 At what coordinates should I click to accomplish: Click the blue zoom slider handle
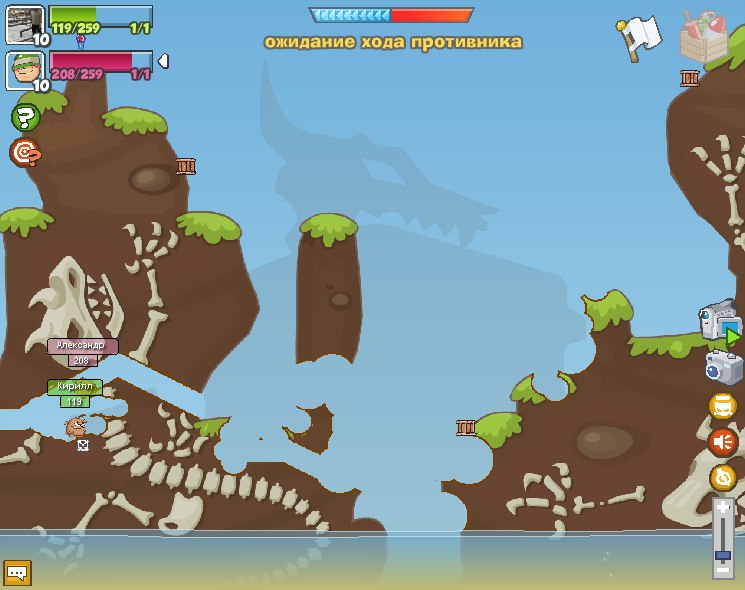[723, 553]
